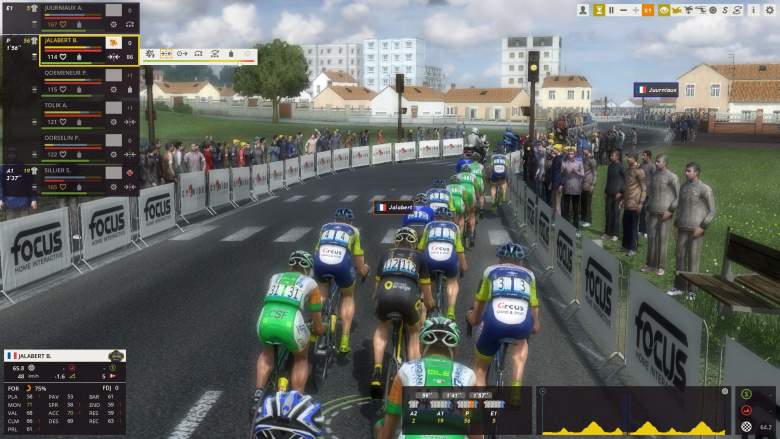Open the settings gear in top toolbar
The width and height of the screenshot is (780, 439).
(x=768, y=10)
